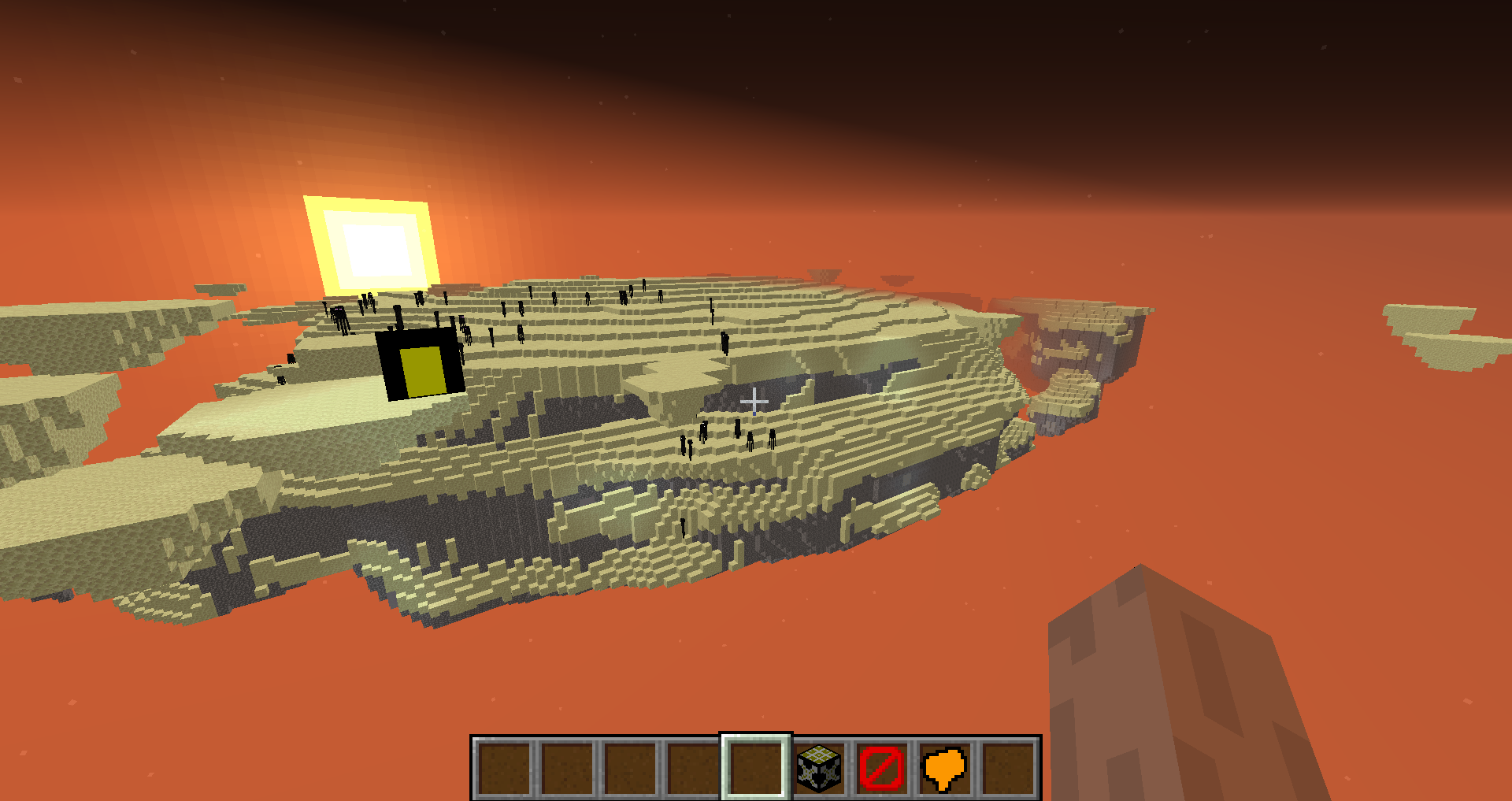Click the highlighted fifth hotbar slot
Image resolution: width=1512 pixels, height=801 pixels.
click(754, 767)
